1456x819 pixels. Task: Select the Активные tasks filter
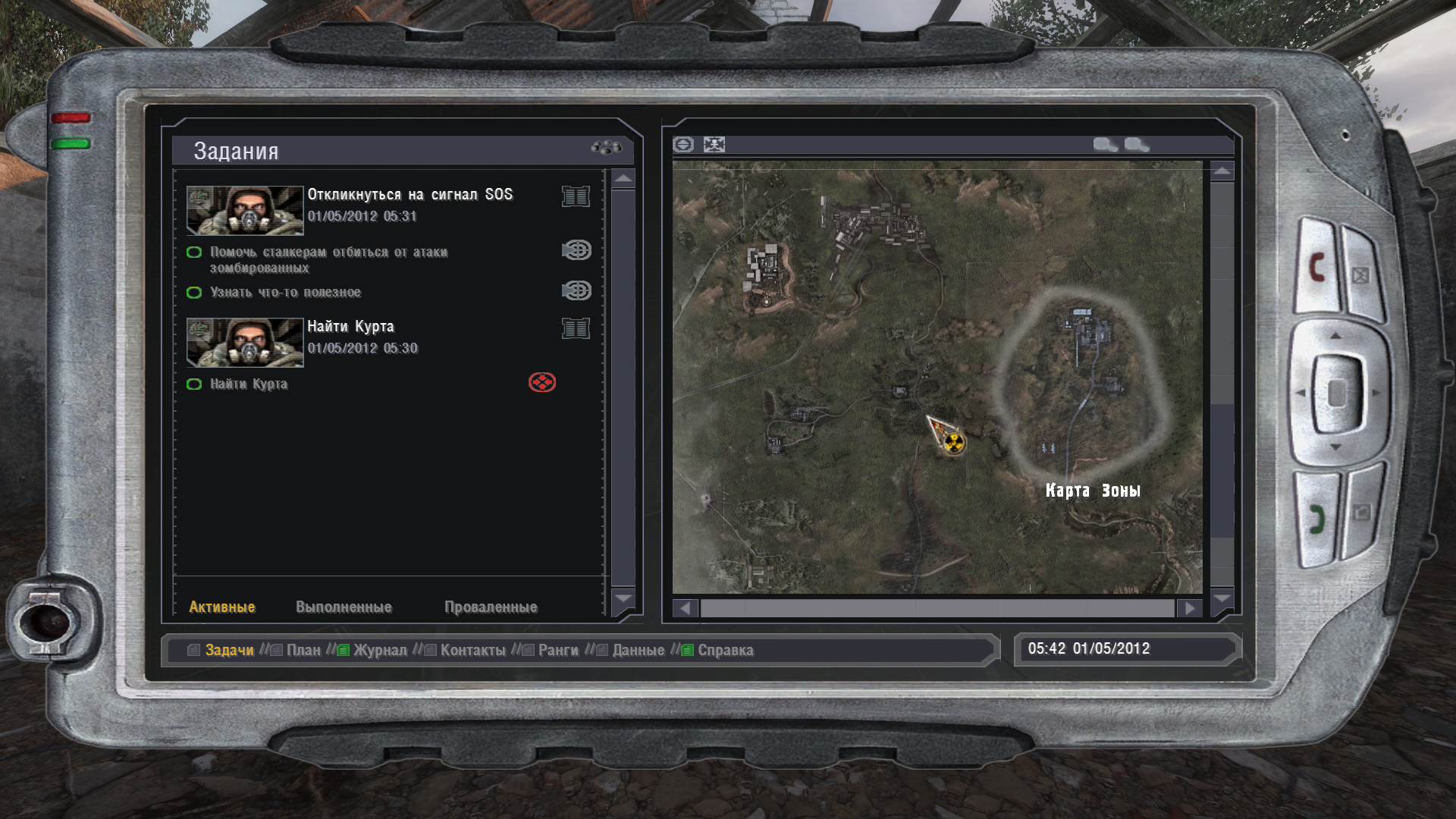click(x=221, y=607)
